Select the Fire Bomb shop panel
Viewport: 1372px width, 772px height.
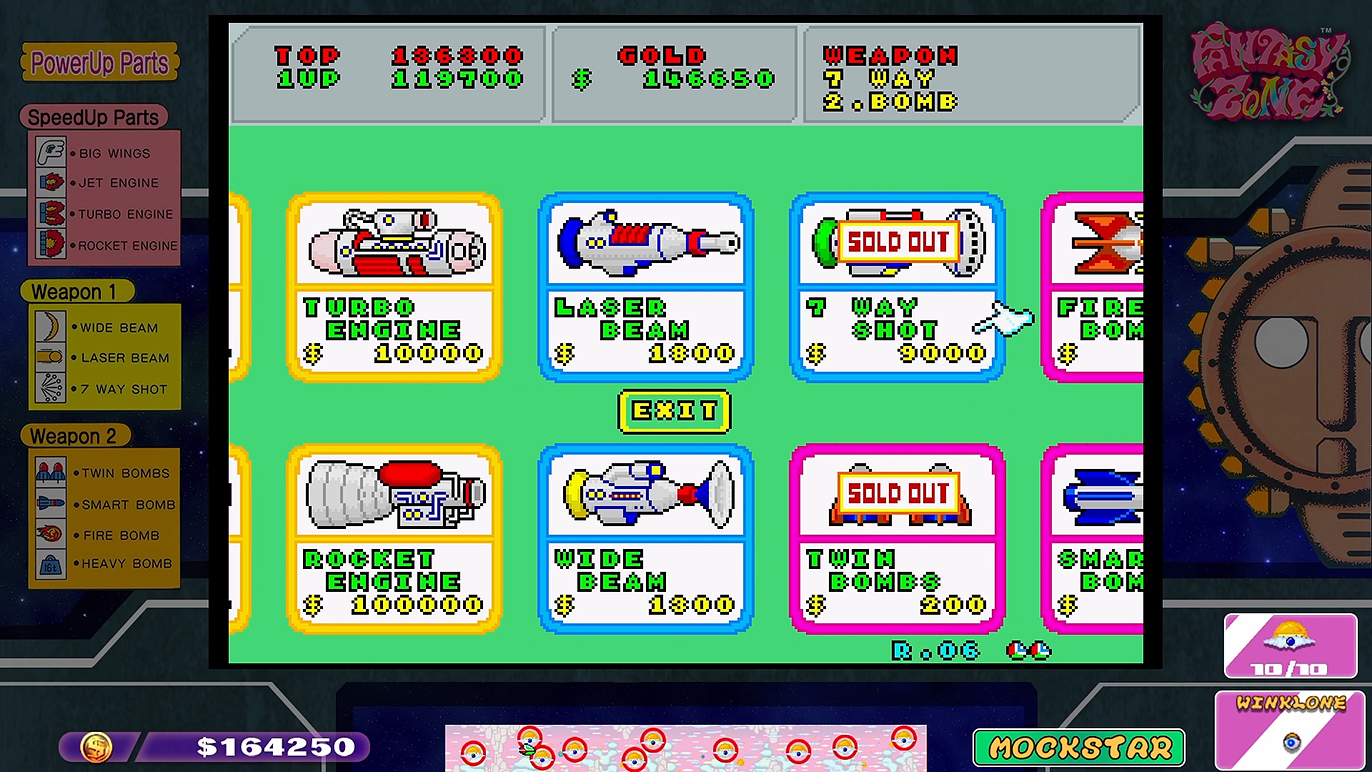click(x=1100, y=288)
